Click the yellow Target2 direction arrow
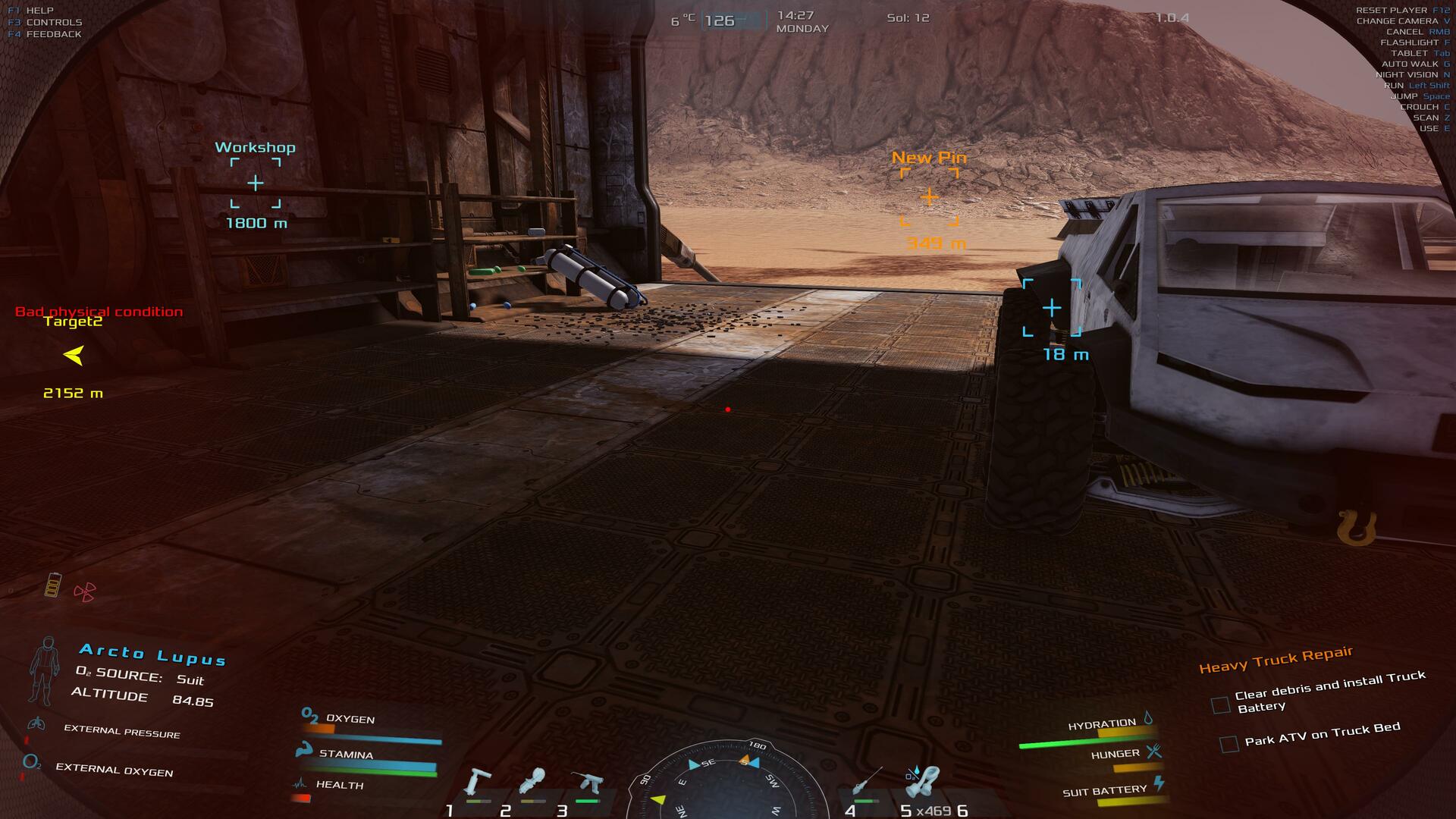This screenshot has width=1456, height=819. point(74,355)
